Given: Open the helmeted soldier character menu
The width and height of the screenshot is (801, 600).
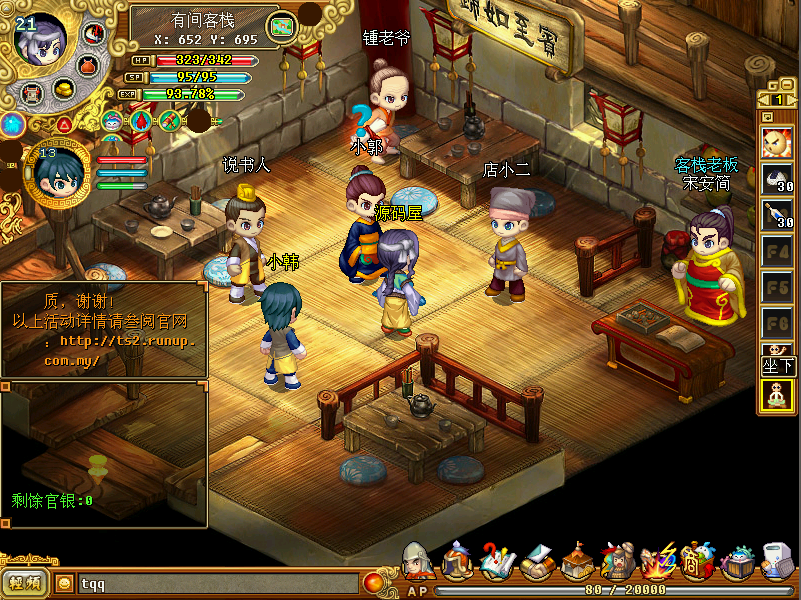Looking at the screenshot, I should (x=418, y=561).
